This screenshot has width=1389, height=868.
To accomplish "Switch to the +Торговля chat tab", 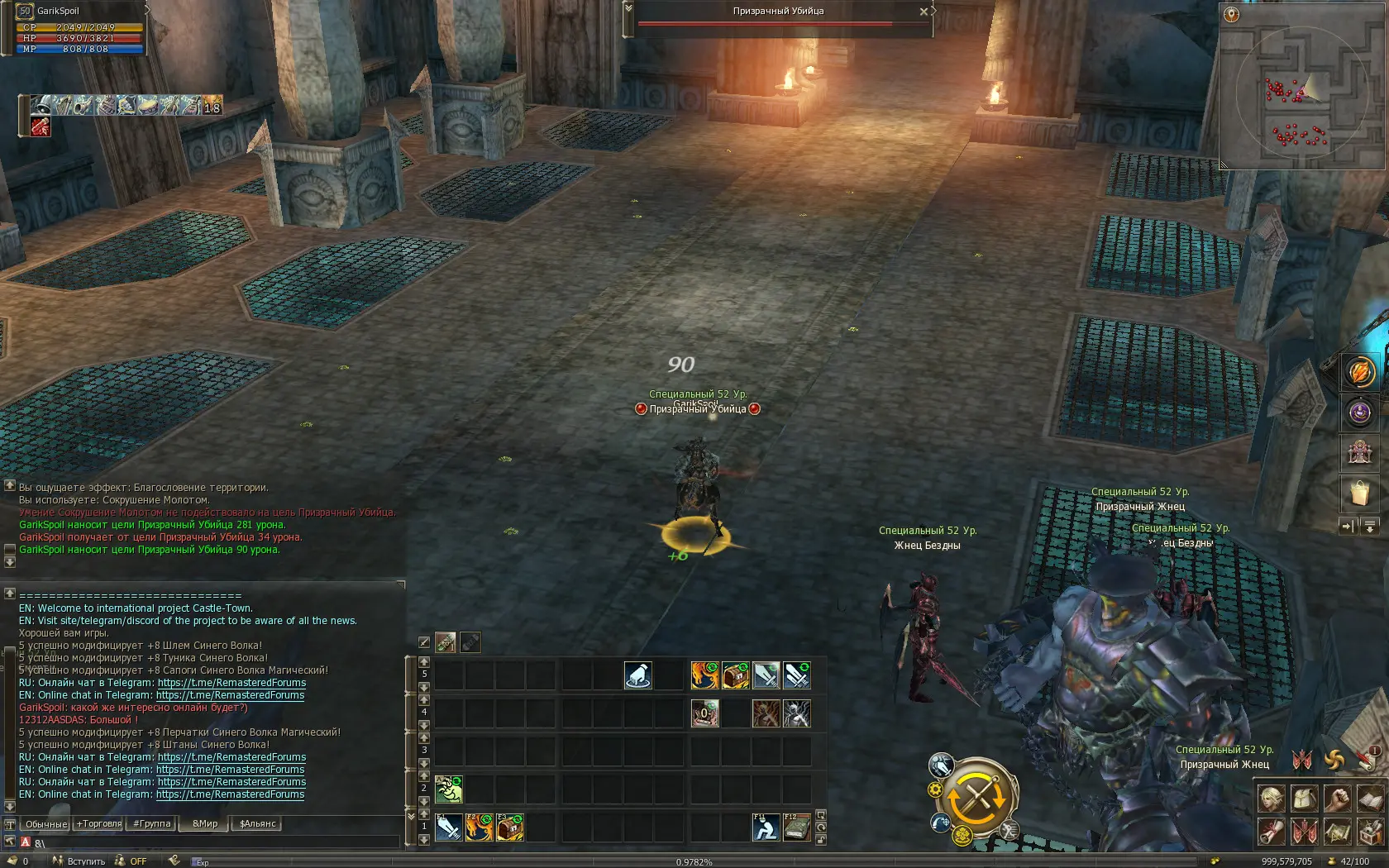I will [x=99, y=823].
